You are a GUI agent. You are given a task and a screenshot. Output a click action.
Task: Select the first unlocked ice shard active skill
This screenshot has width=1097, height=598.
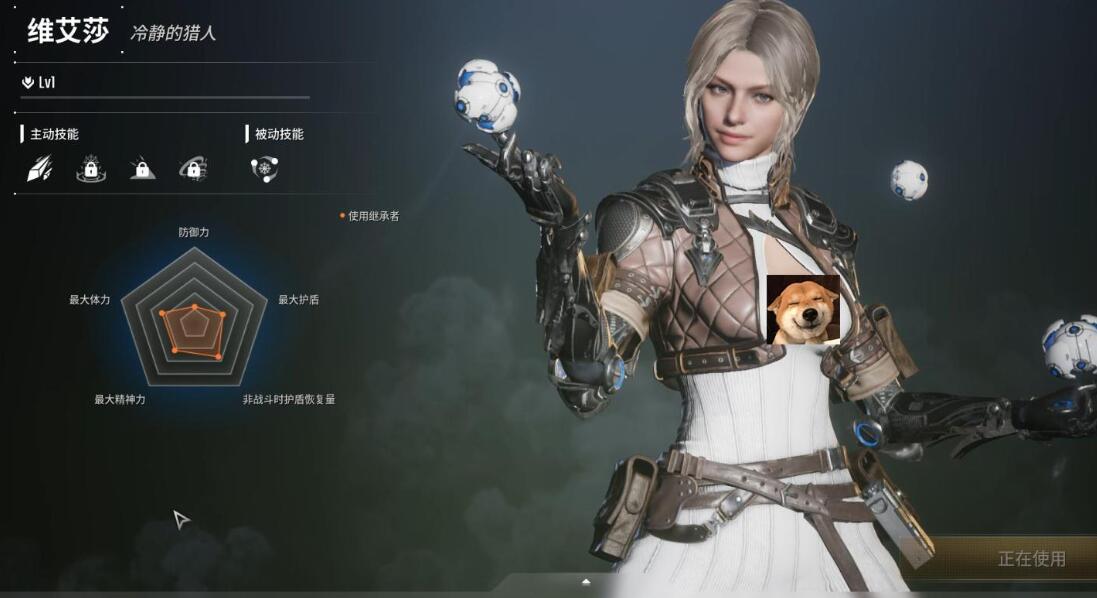click(39, 169)
